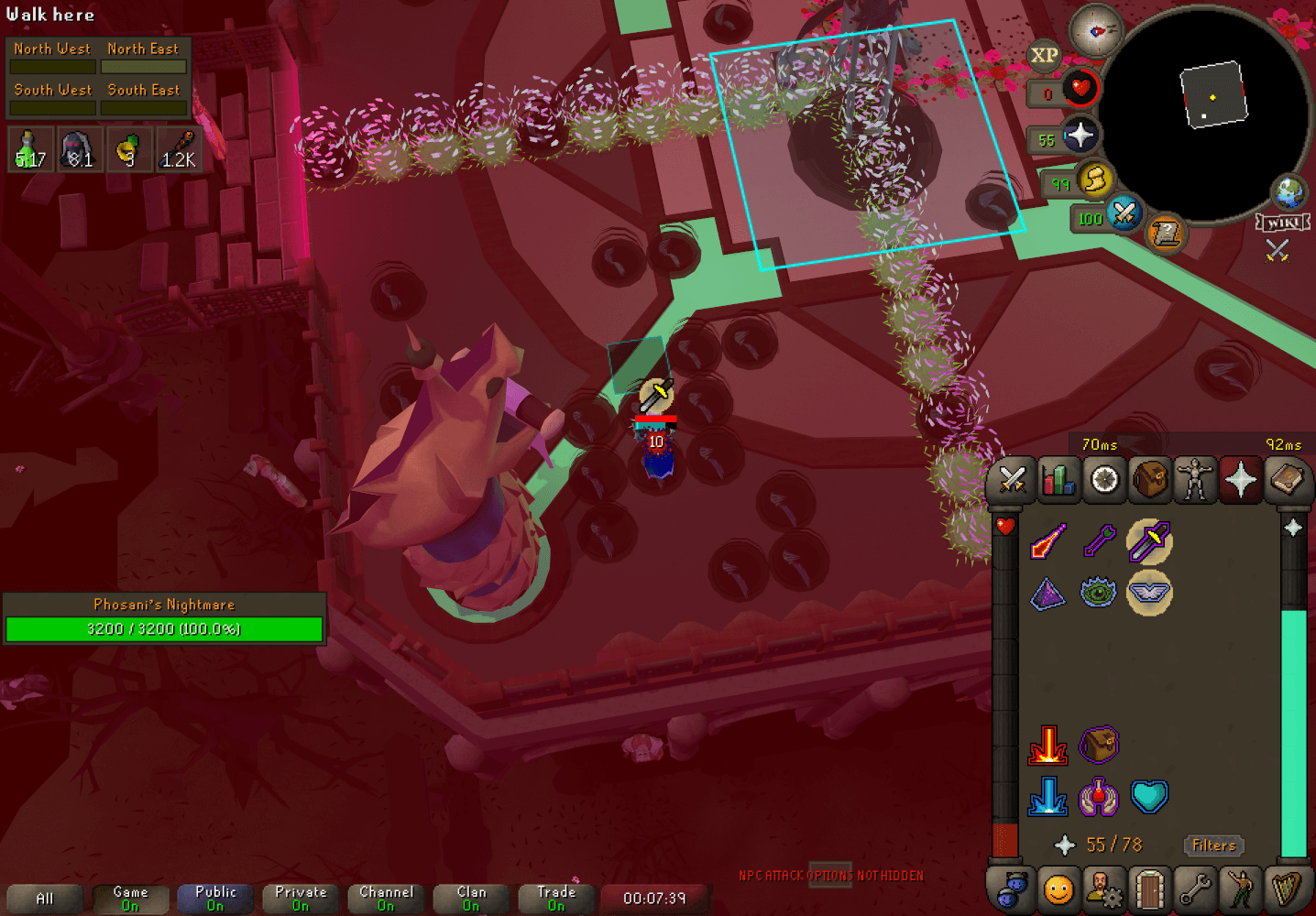Click the XP tracker orb
Screen dimensions: 1316x916
point(1043,55)
